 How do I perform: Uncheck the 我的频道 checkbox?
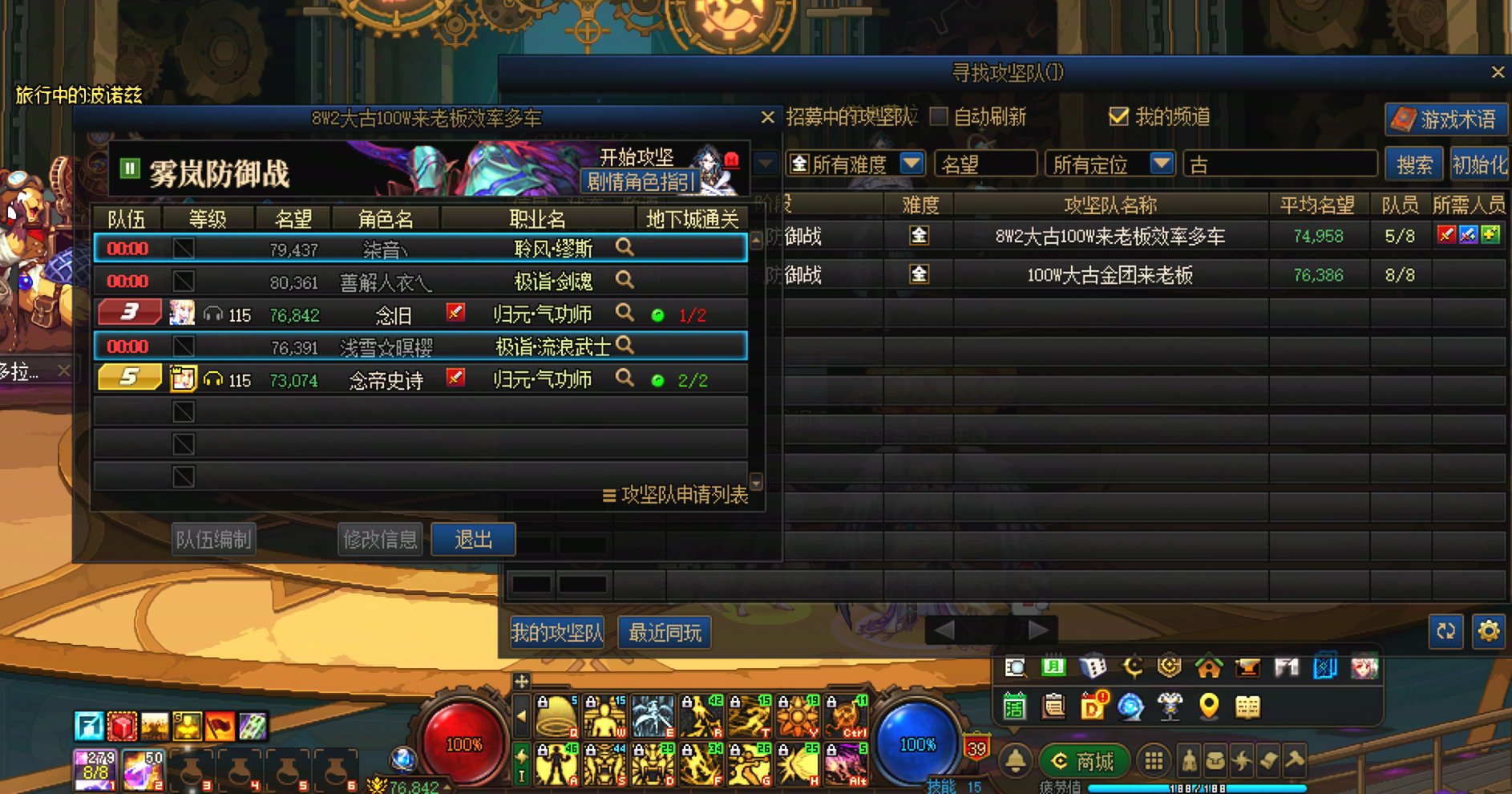(1118, 117)
